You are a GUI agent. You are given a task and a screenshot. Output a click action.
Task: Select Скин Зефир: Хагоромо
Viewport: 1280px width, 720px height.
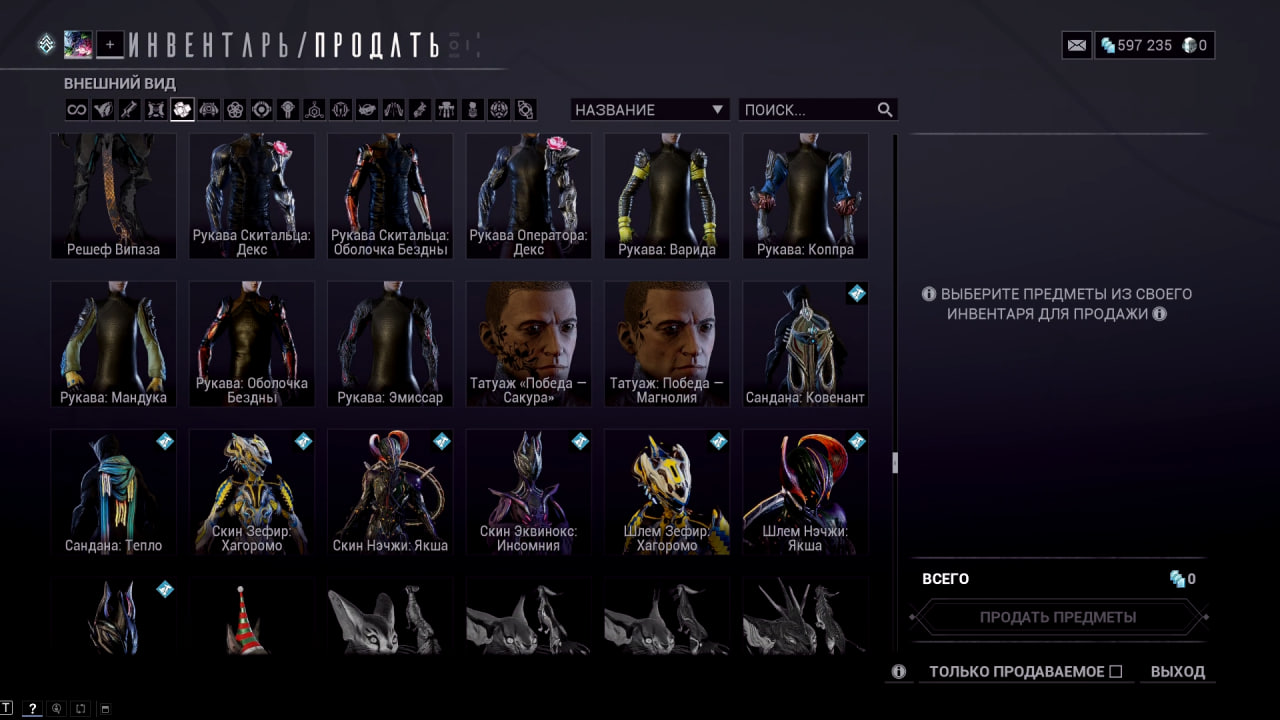(252, 492)
